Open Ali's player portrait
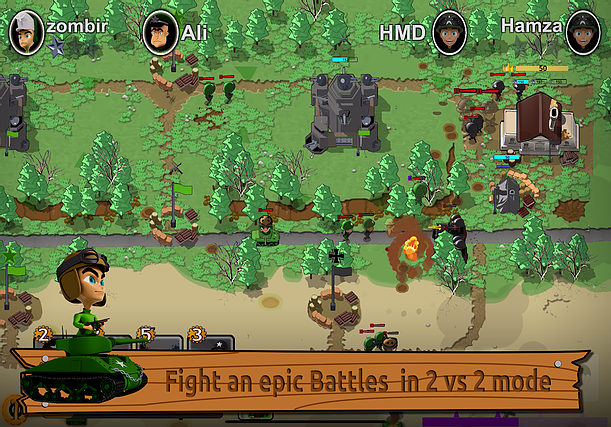Viewport: 611px width, 427px height. (160, 33)
